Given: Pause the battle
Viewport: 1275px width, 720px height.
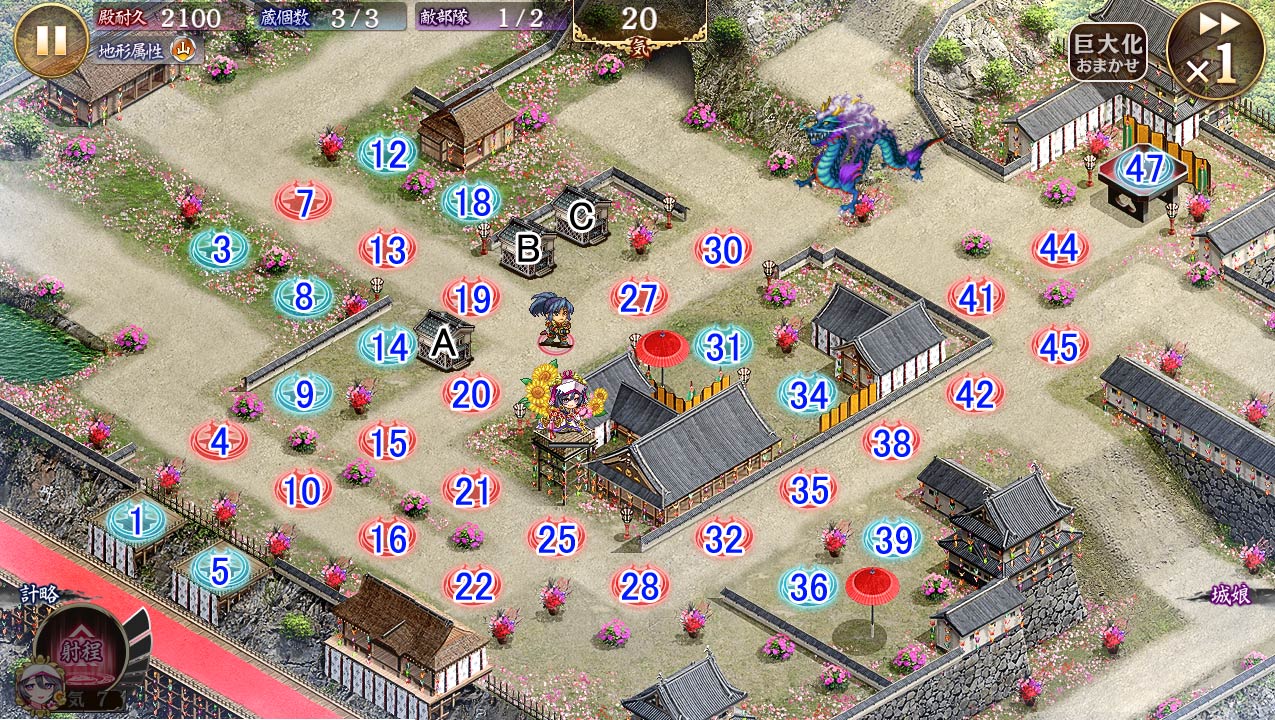Looking at the screenshot, I should pyautogui.click(x=51, y=40).
